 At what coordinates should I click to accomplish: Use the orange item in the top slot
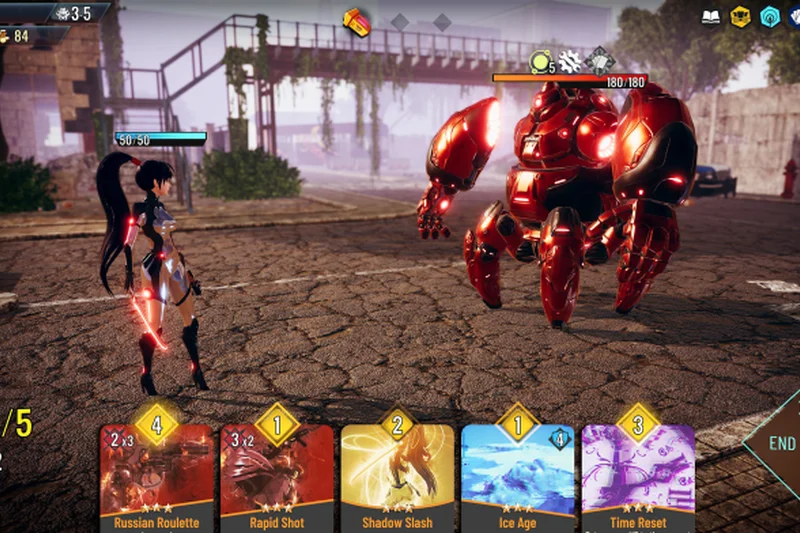tap(356, 21)
